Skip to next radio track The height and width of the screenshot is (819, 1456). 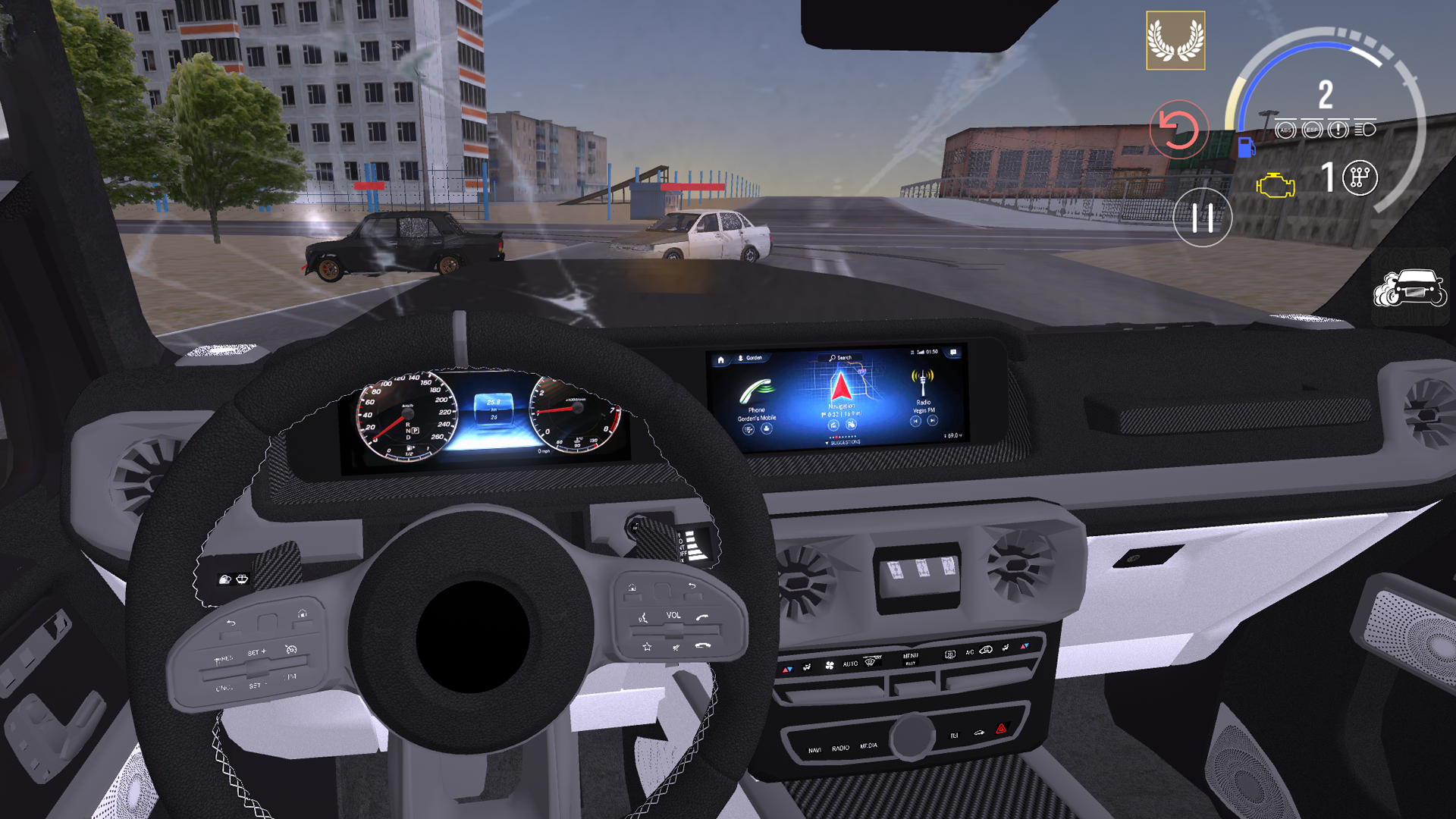(931, 421)
